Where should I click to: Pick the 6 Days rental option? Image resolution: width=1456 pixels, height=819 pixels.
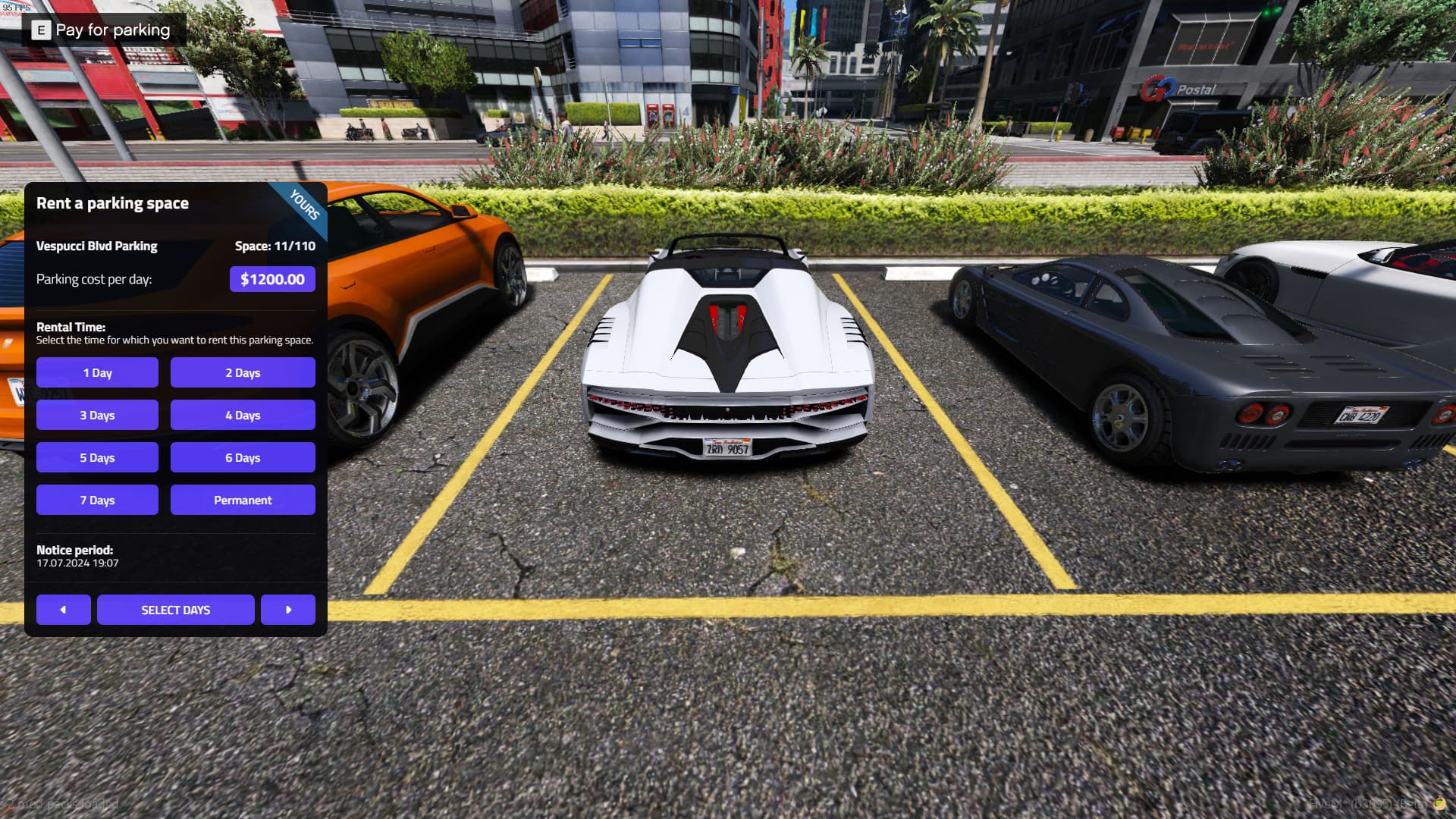(x=243, y=457)
